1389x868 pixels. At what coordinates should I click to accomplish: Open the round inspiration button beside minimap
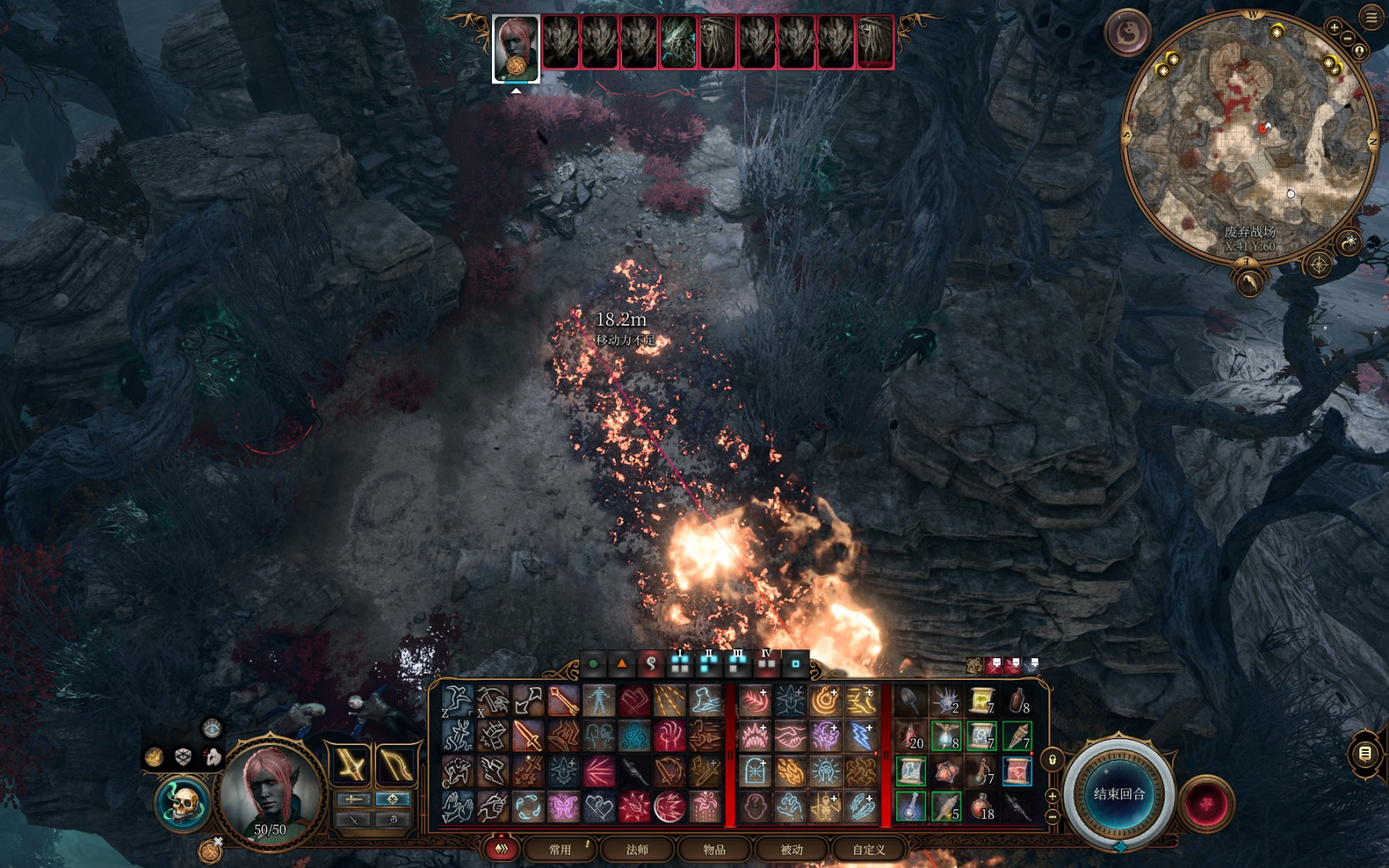[x=1128, y=33]
